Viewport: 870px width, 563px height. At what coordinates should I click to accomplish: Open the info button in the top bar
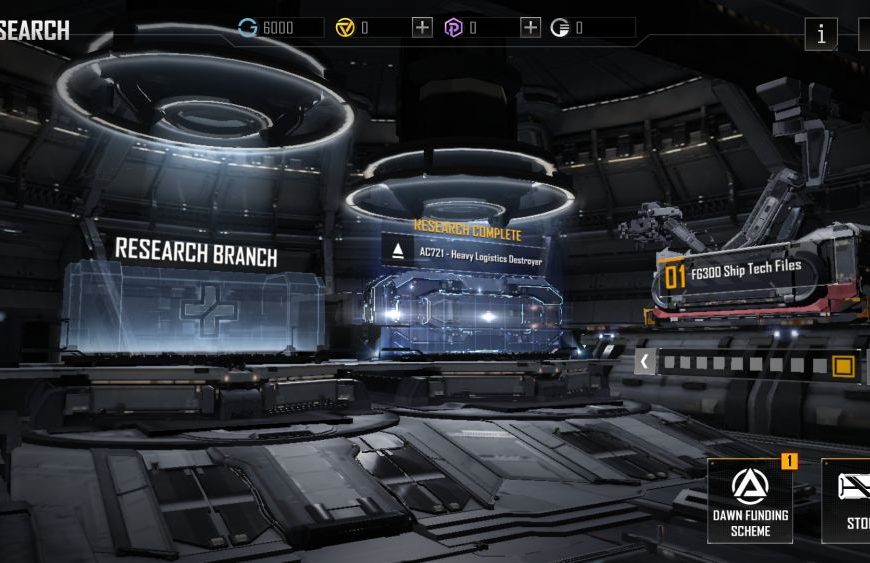click(821, 34)
